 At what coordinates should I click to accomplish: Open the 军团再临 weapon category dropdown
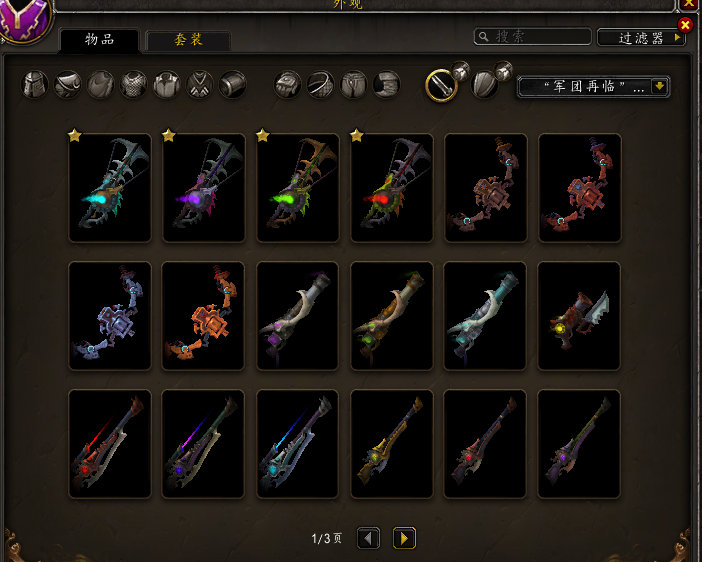pos(592,87)
